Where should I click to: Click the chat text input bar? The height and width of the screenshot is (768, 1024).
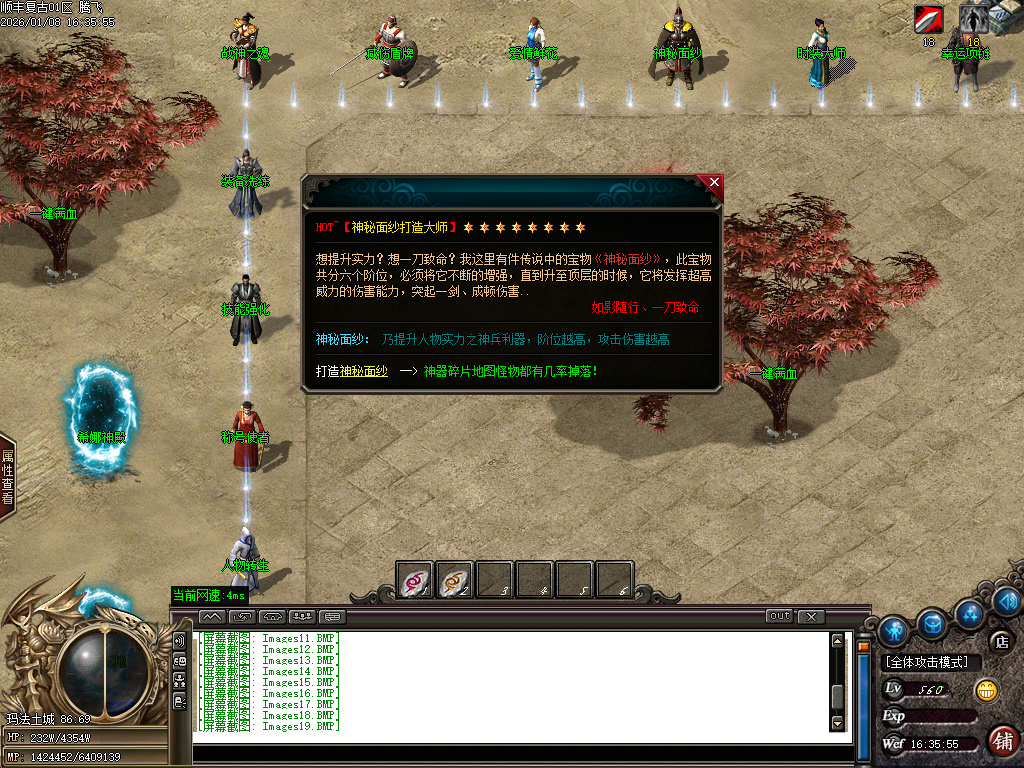(520, 752)
